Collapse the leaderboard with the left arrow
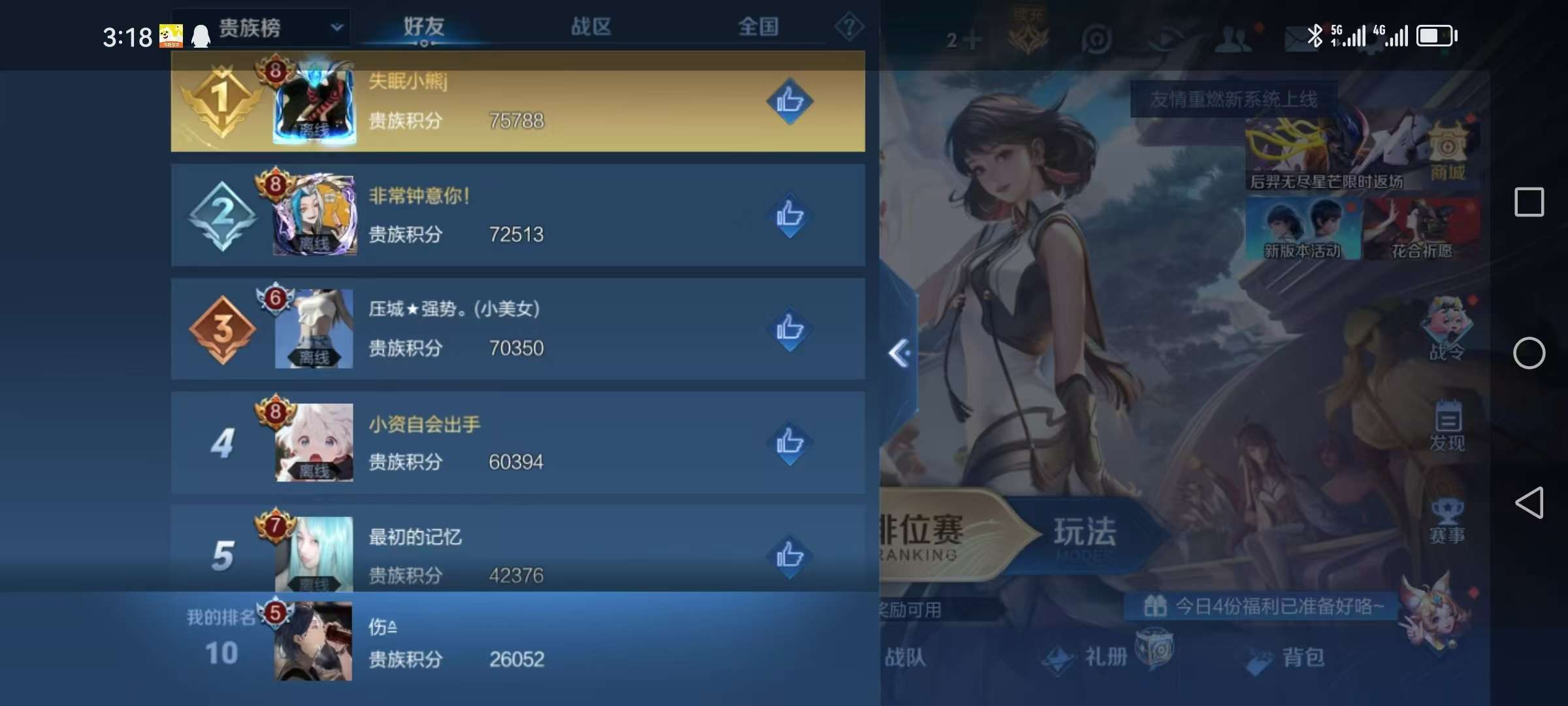 (x=900, y=352)
